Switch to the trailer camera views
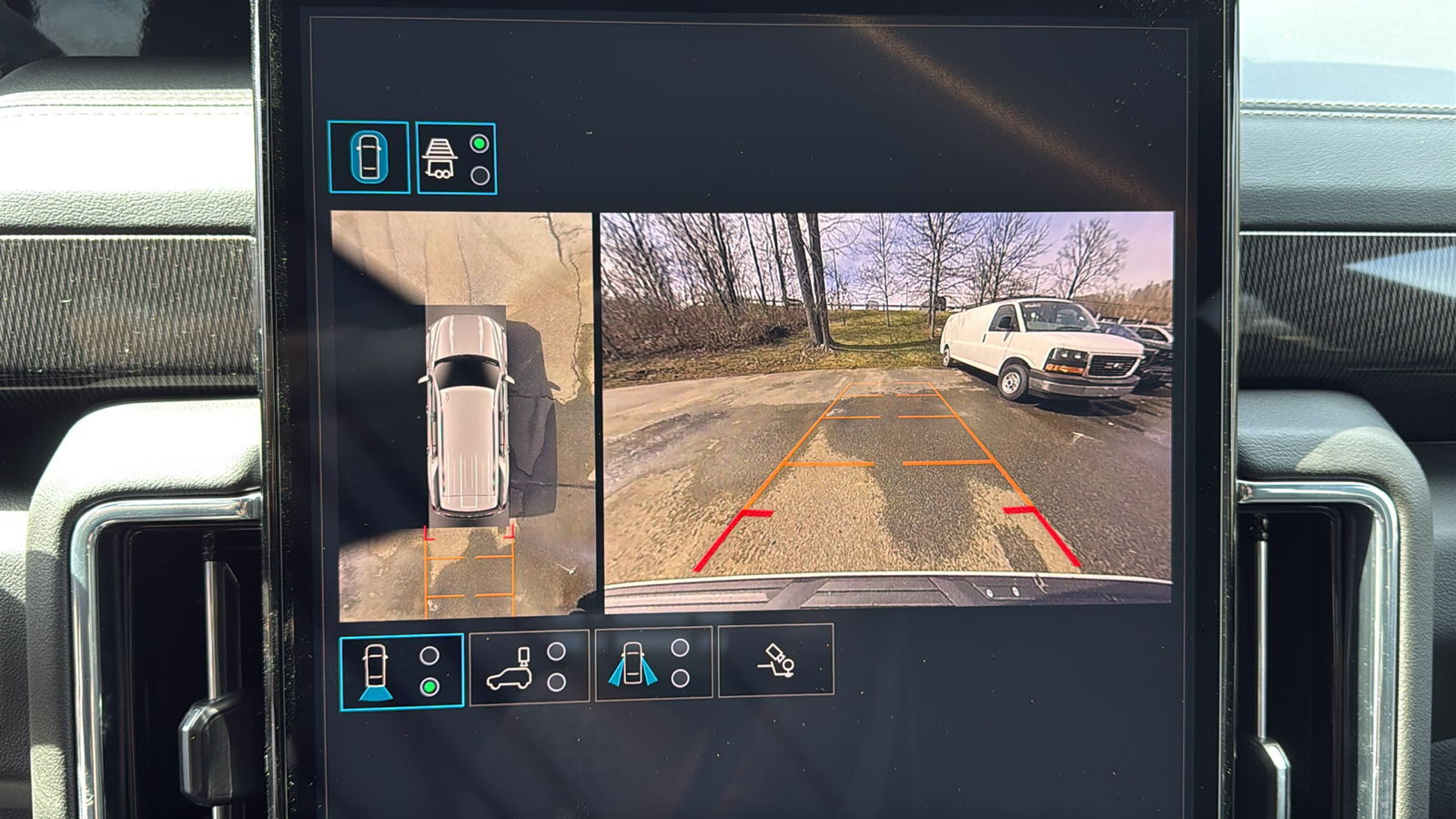 point(456,158)
